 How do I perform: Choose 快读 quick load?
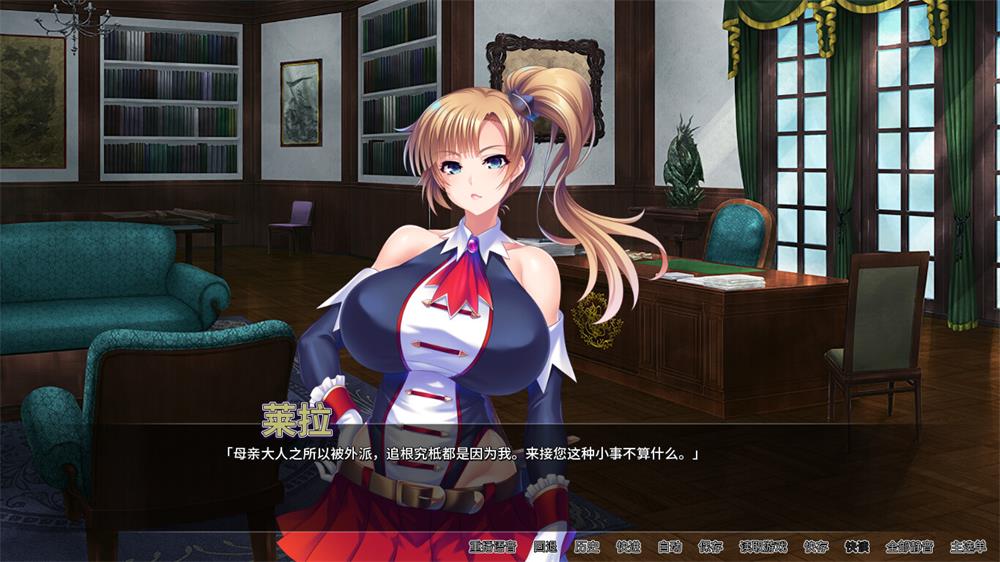pos(857,547)
